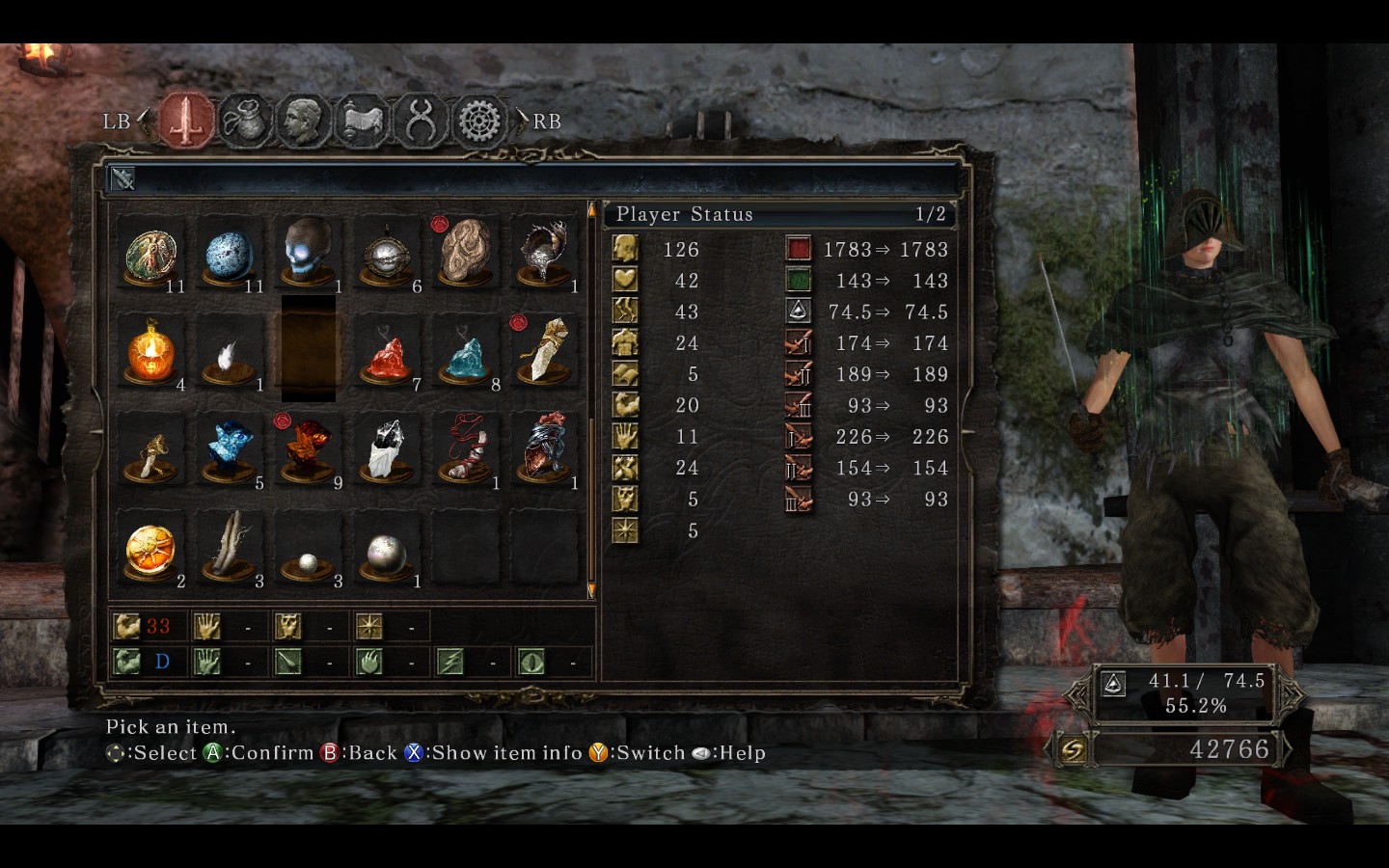Screen dimensions: 1389x868
Task: Open the curved pincers tab
Action: (421, 121)
